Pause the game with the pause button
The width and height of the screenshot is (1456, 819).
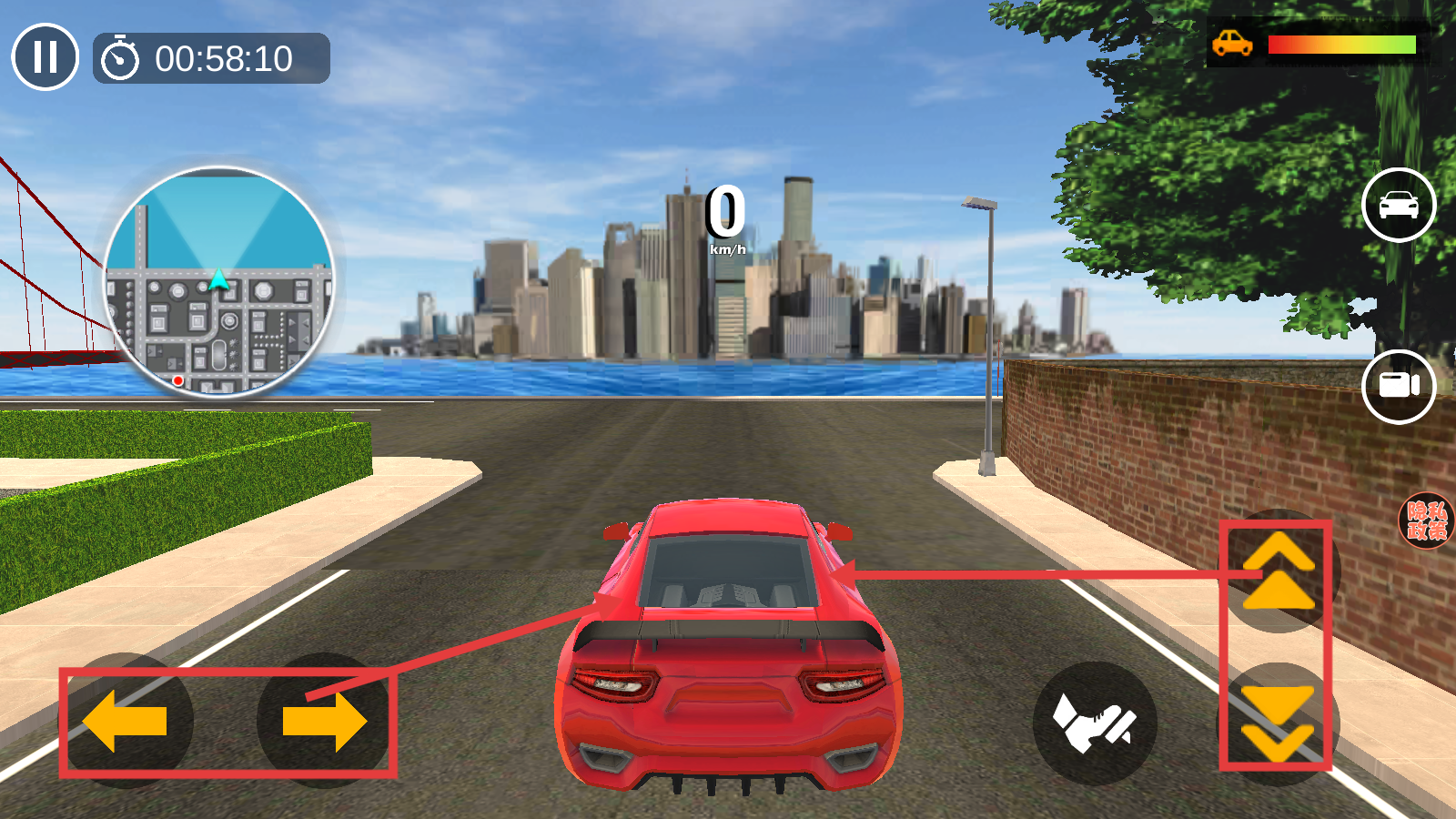point(45,57)
